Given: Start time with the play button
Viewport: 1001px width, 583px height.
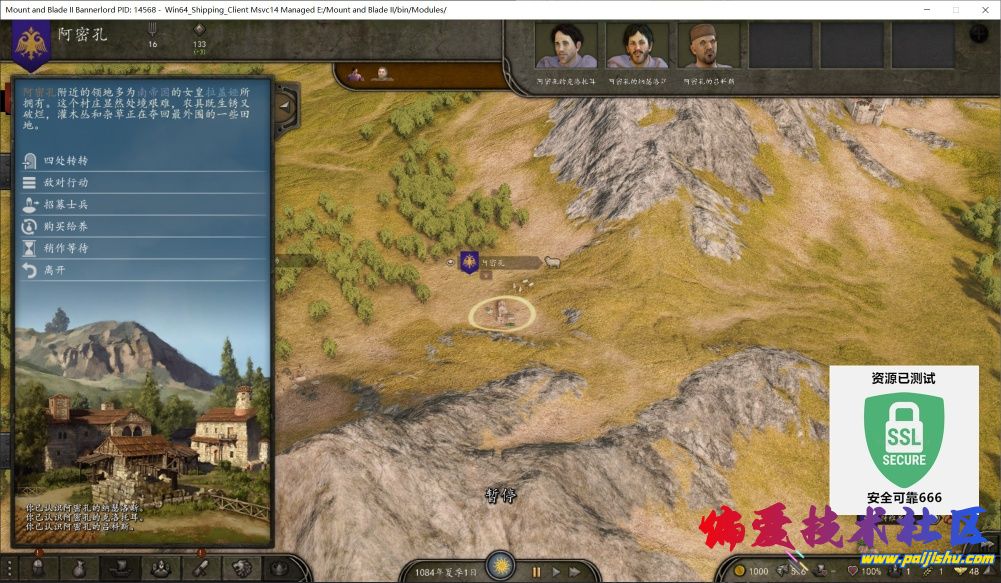Looking at the screenshot, I should click(x=557, y=572).
